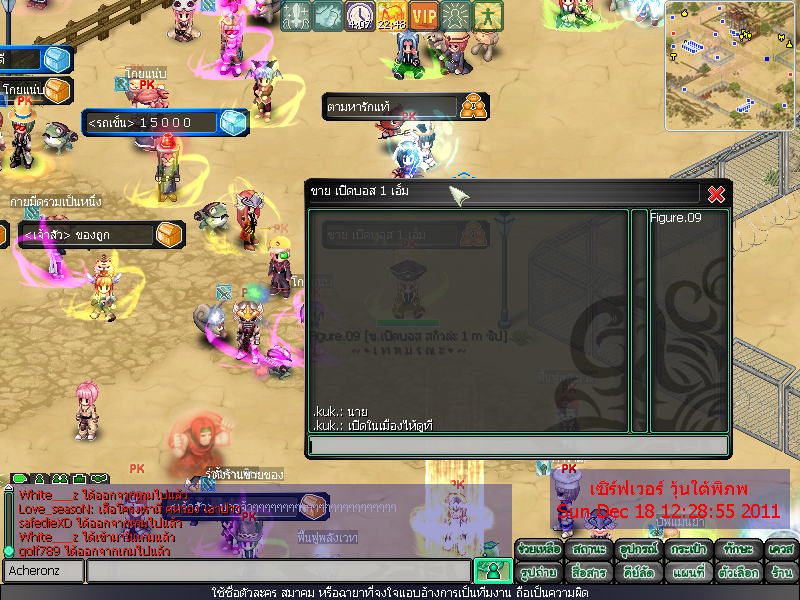Open the เควส (Quest) log
This screenshot has width=800, height=600.
(780, 550)
